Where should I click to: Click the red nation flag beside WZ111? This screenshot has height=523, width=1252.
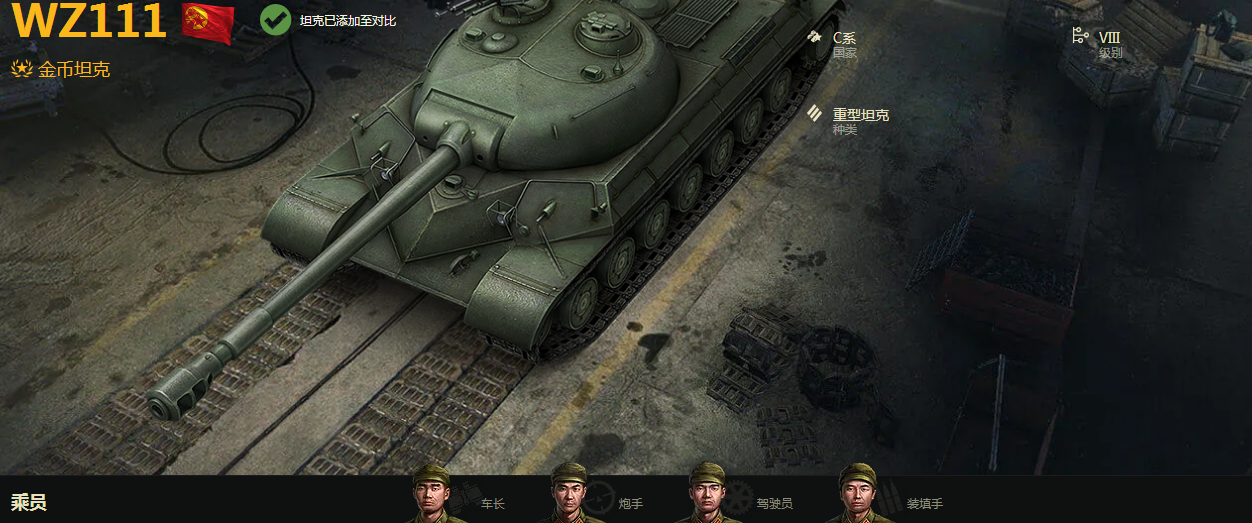pos(208,23)
